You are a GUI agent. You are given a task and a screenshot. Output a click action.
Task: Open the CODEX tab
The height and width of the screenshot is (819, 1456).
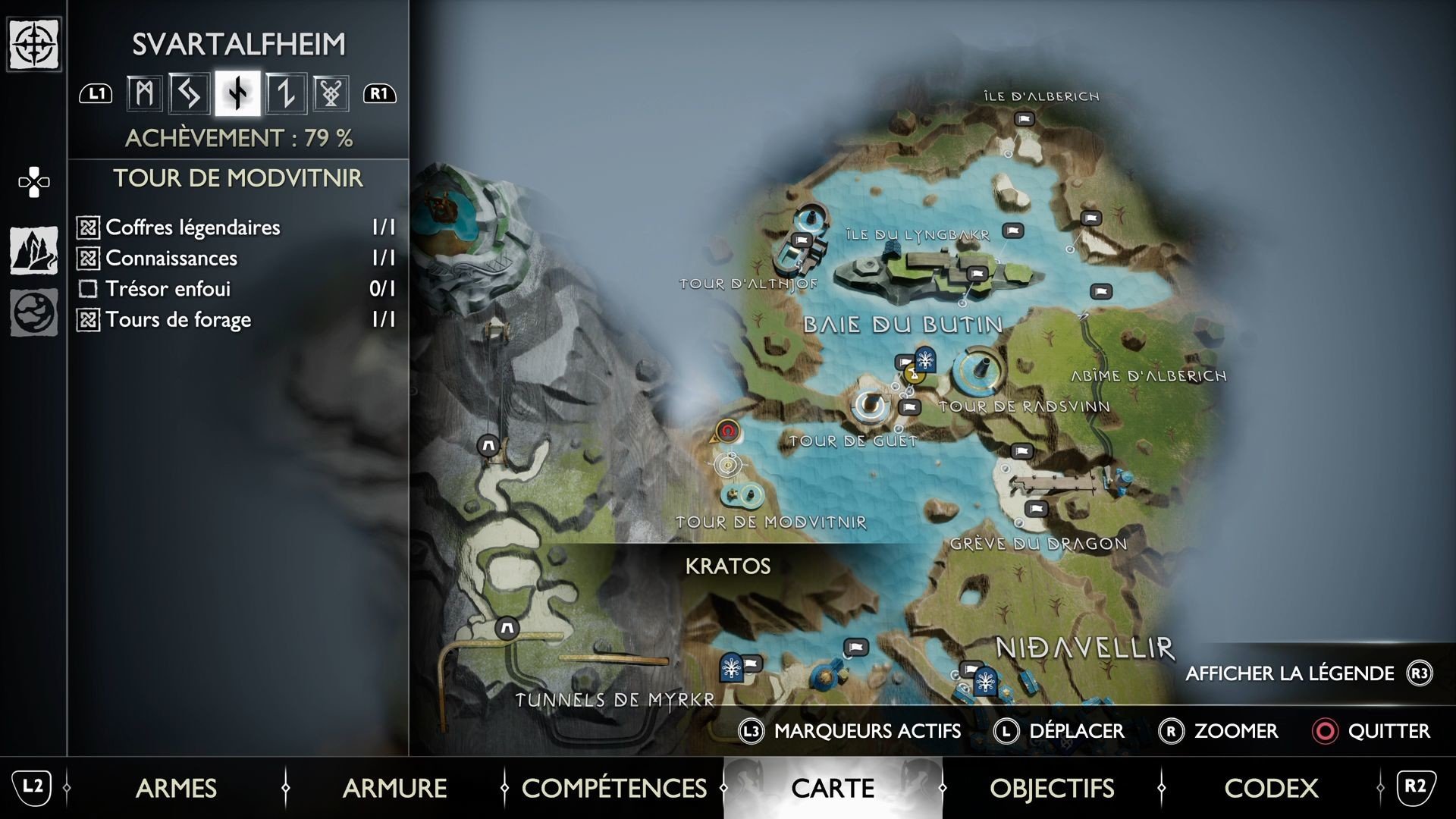(x=1271, y=789)
